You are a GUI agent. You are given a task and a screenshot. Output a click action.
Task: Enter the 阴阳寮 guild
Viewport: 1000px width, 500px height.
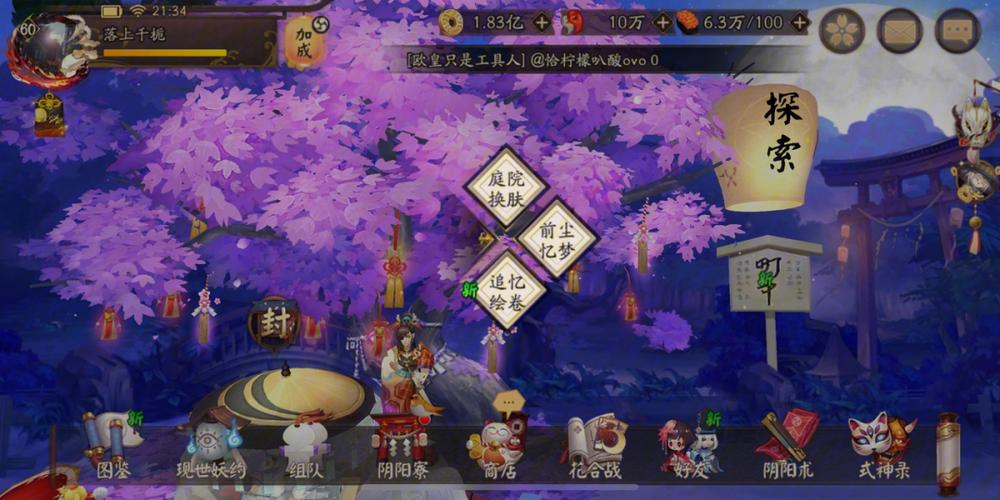pos(402,447)
